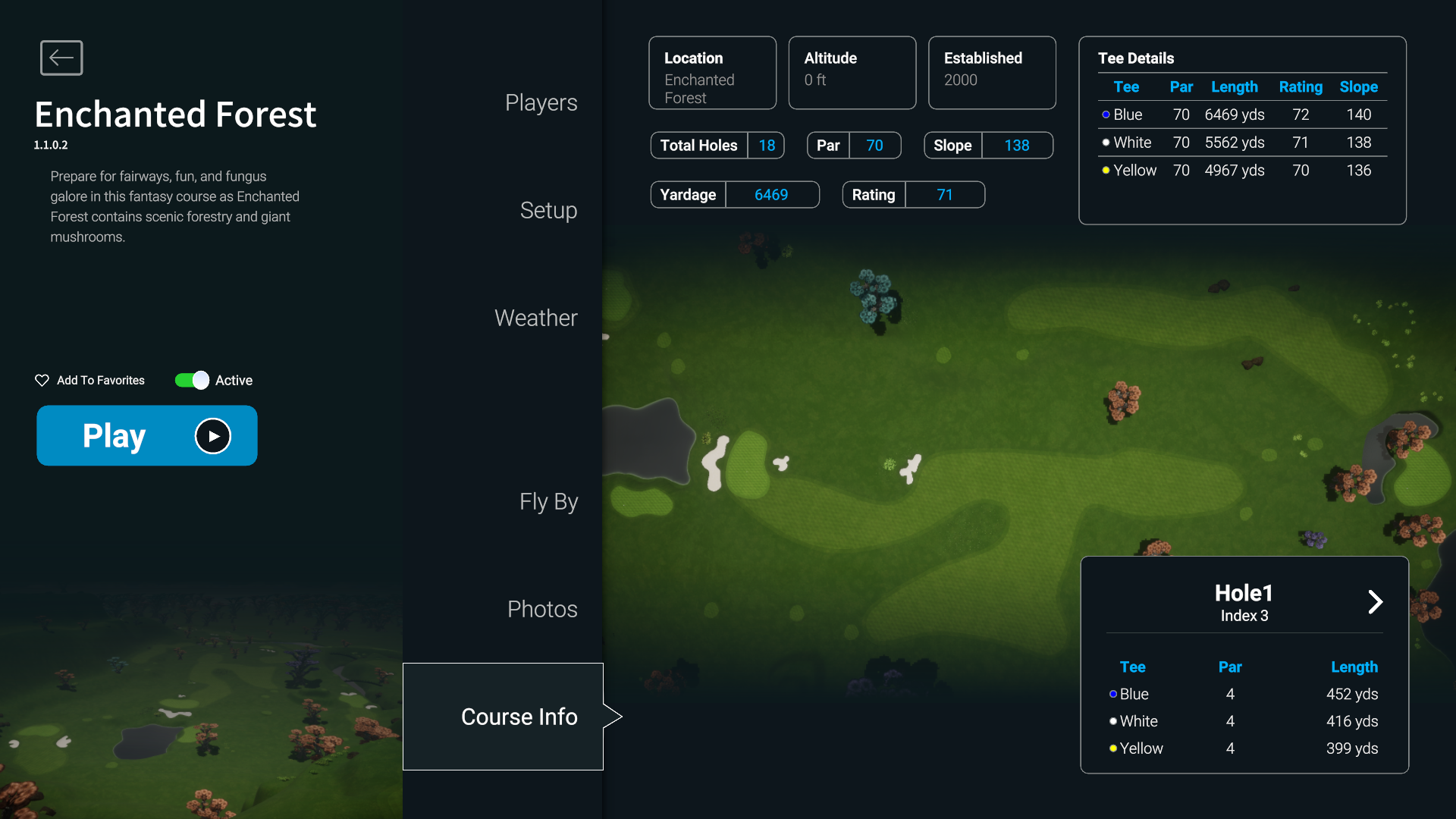Screen dimensions: 1456x819
Task: Toggle the Active course switch
Action: [192, 380]
